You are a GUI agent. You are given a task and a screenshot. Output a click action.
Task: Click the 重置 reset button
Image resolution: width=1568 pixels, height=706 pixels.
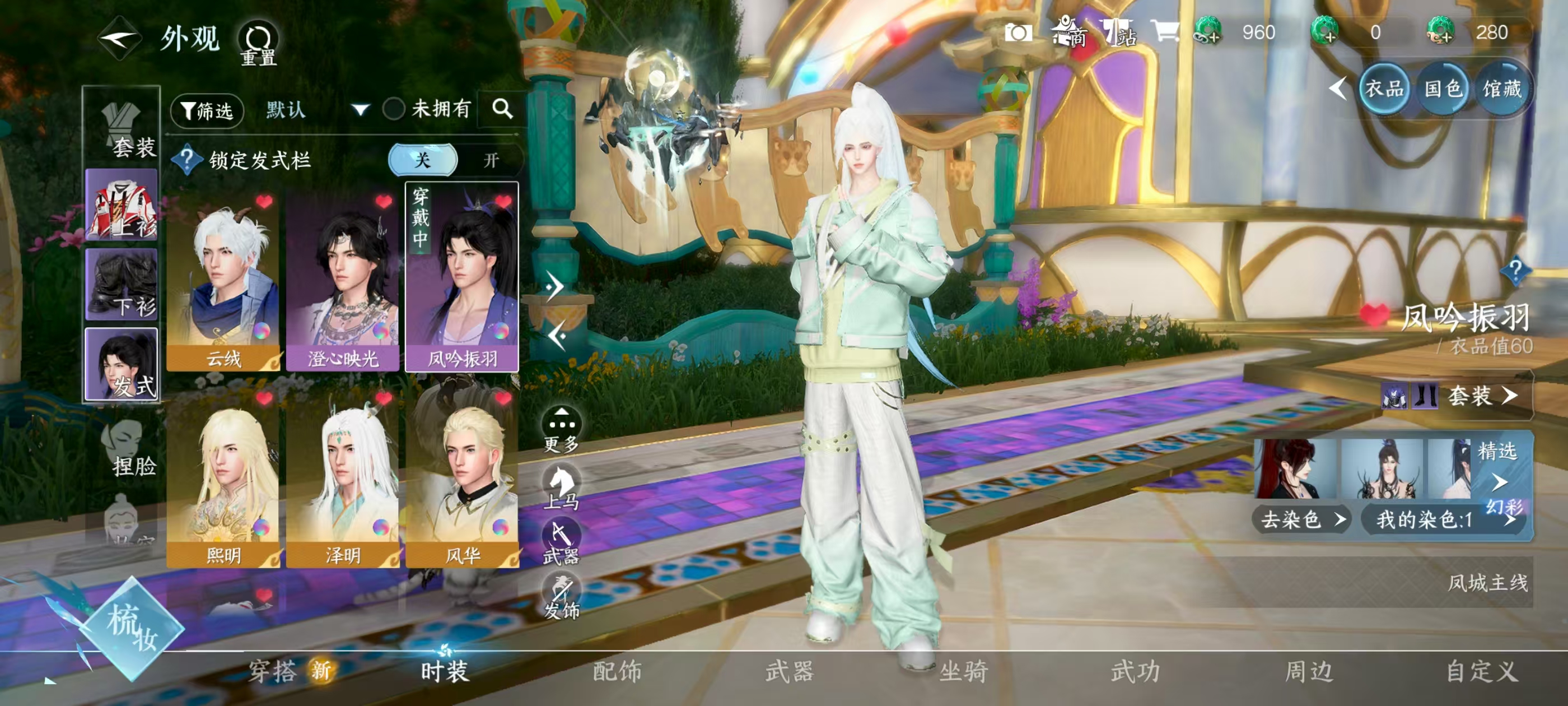(258, 43)
